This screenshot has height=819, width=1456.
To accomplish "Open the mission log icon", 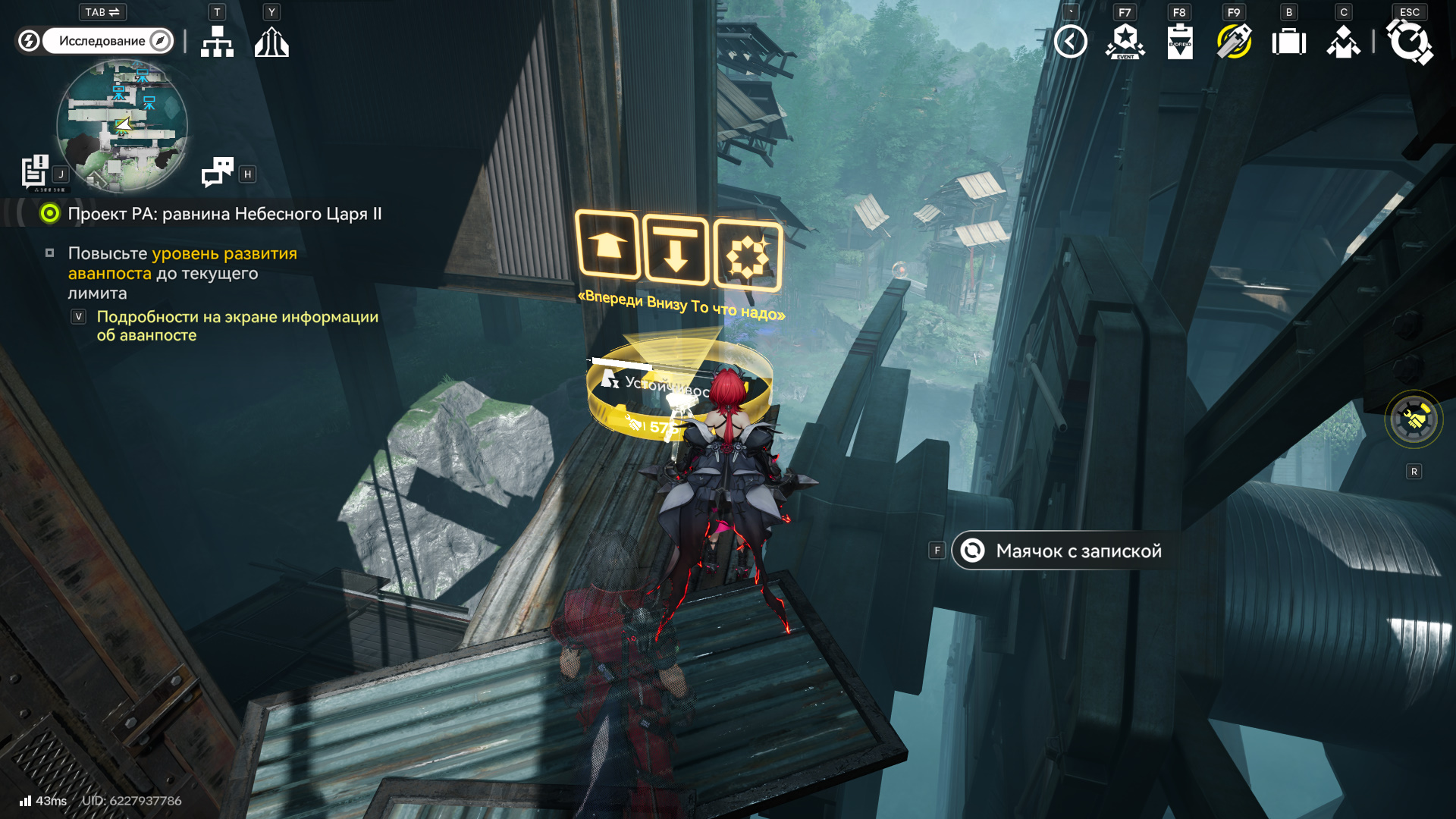I will pyautogui.click(x=35, y=171).
